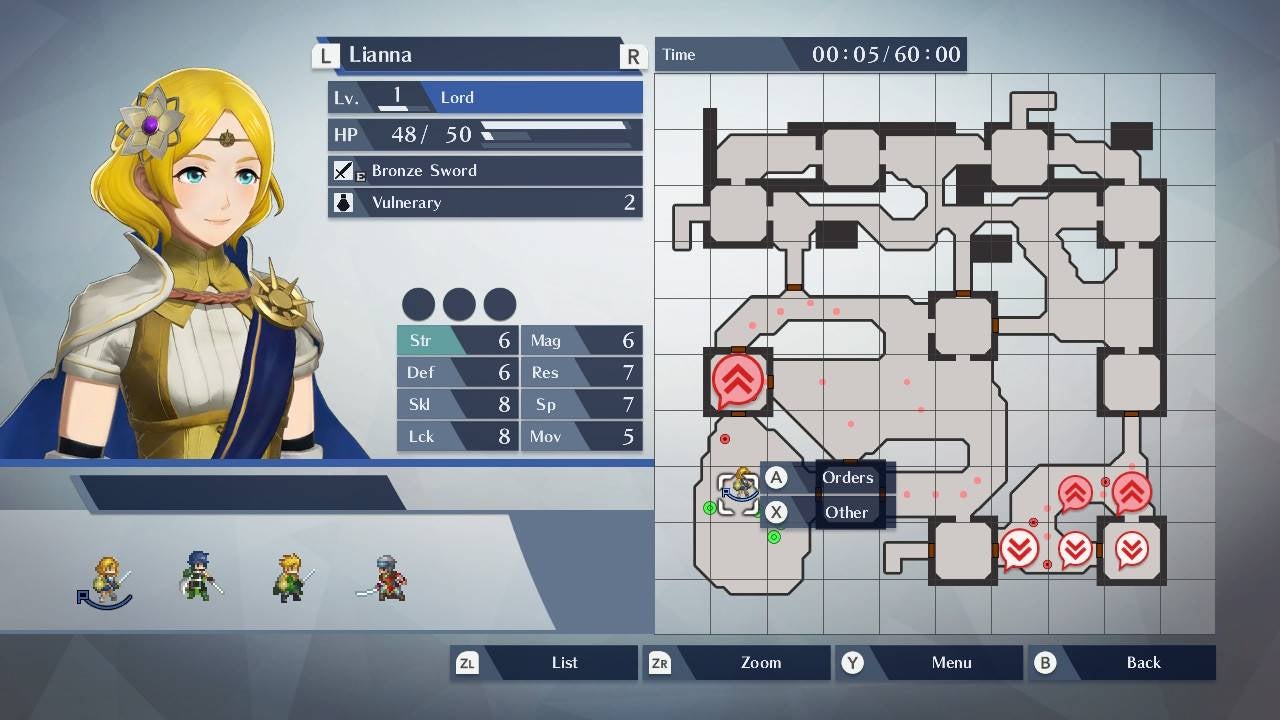Open the Other command entry
1280x720 pixels.
(846, 512)
